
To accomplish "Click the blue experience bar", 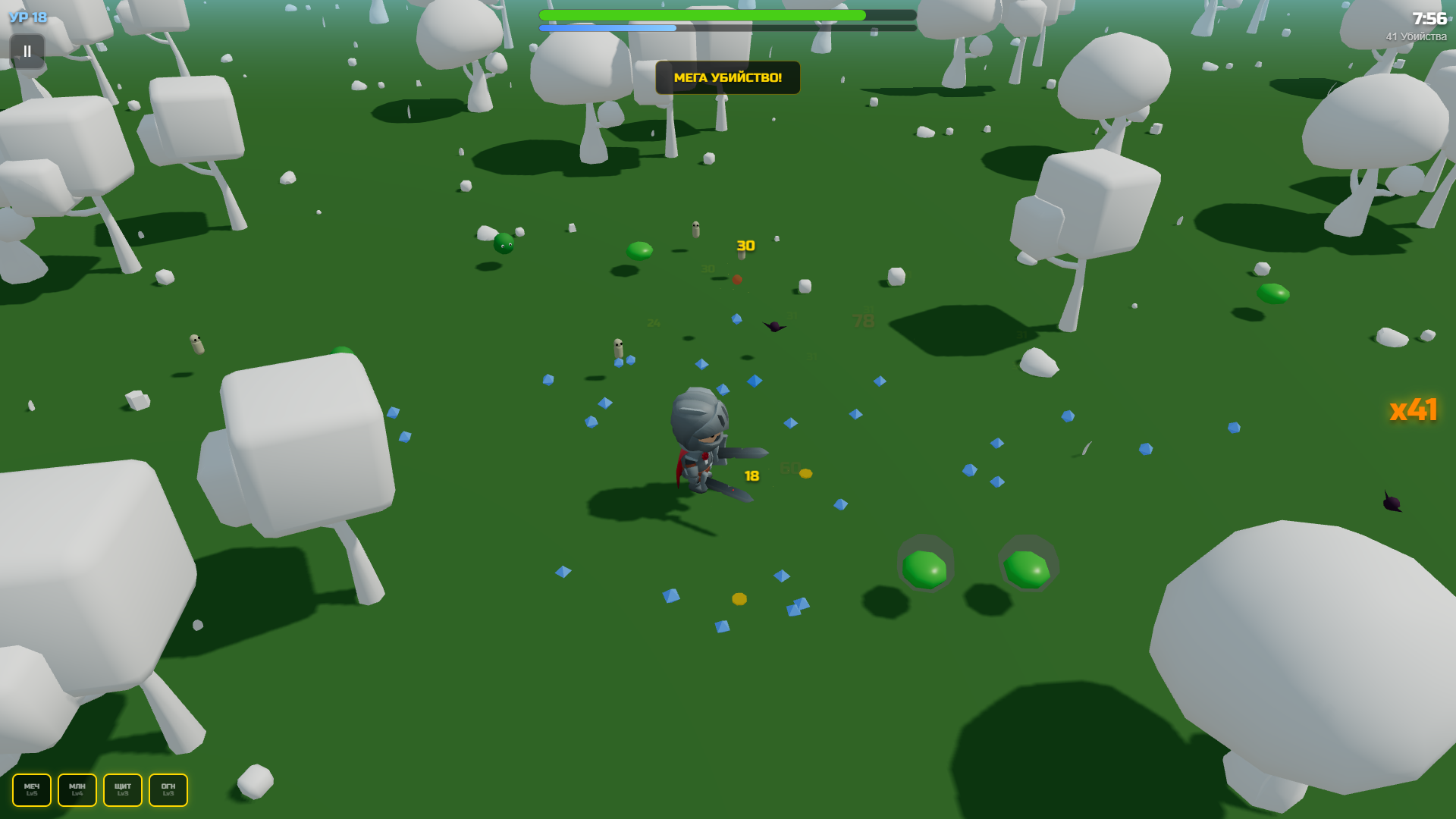I will [x=607, y=27].
